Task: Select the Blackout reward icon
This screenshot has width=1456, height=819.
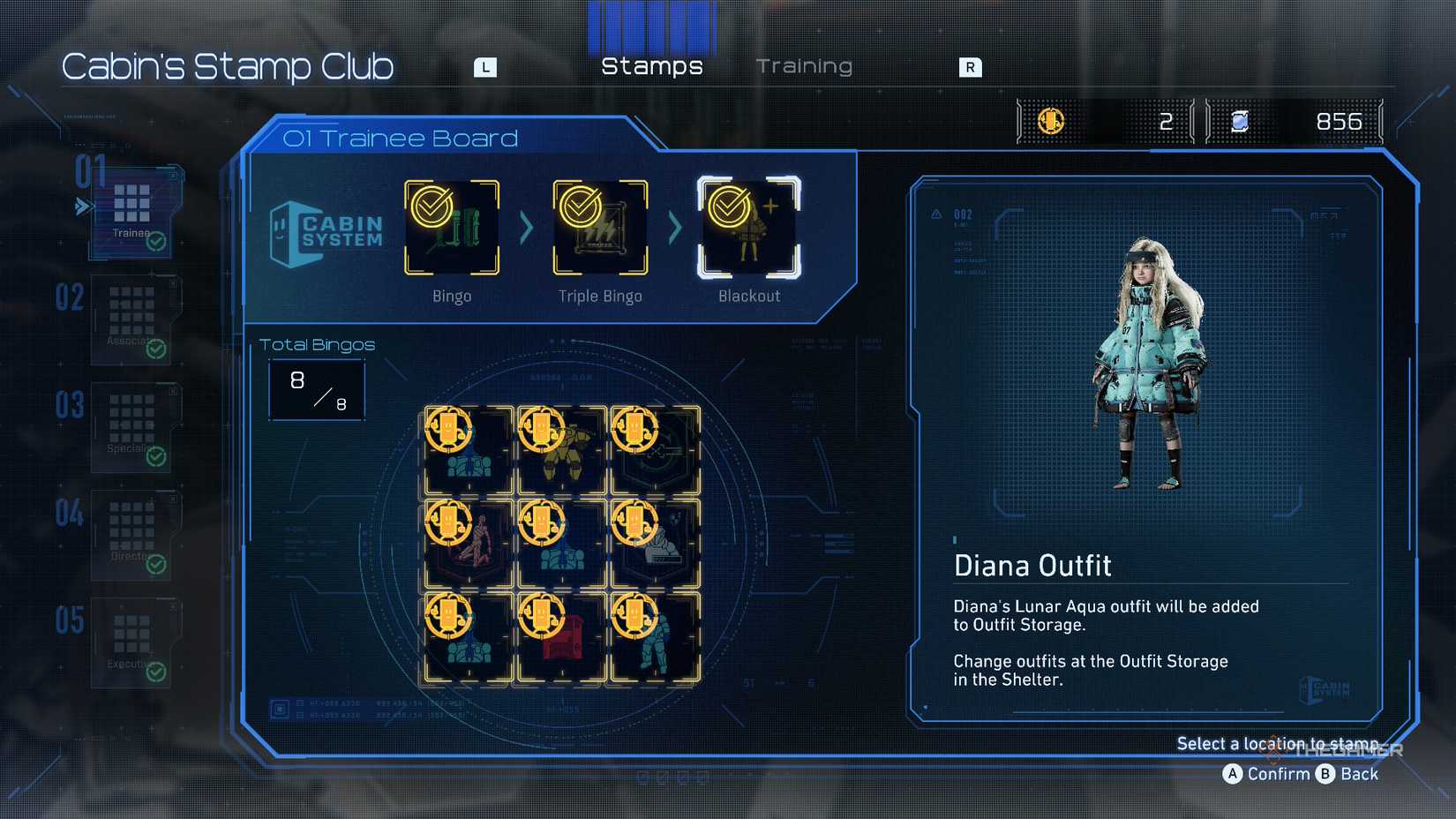Action: click(x=747, y=226)
